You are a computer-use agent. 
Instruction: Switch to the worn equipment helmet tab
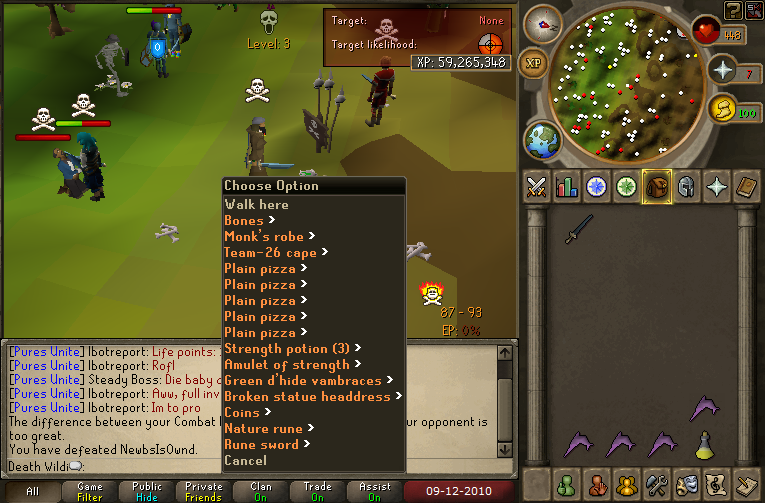pos(686,186)
